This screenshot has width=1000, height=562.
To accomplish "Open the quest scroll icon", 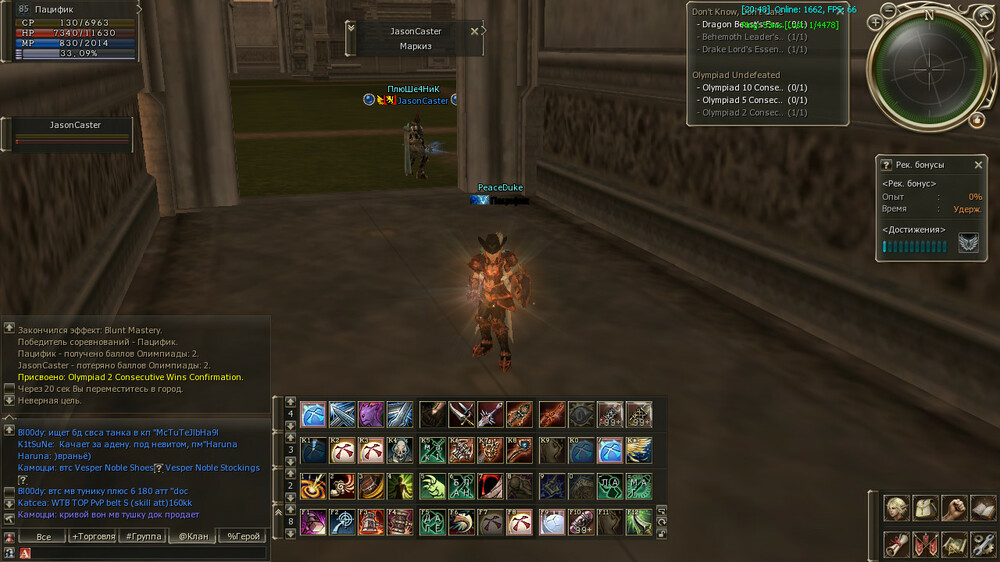I will 896,544.
